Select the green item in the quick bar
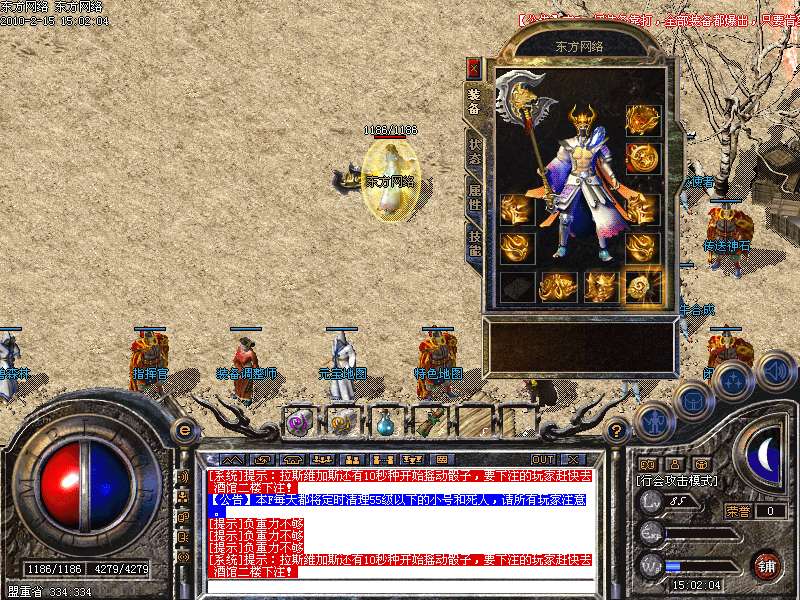The width and height of the screenshot is (800, 600). [x=430, y=422]
